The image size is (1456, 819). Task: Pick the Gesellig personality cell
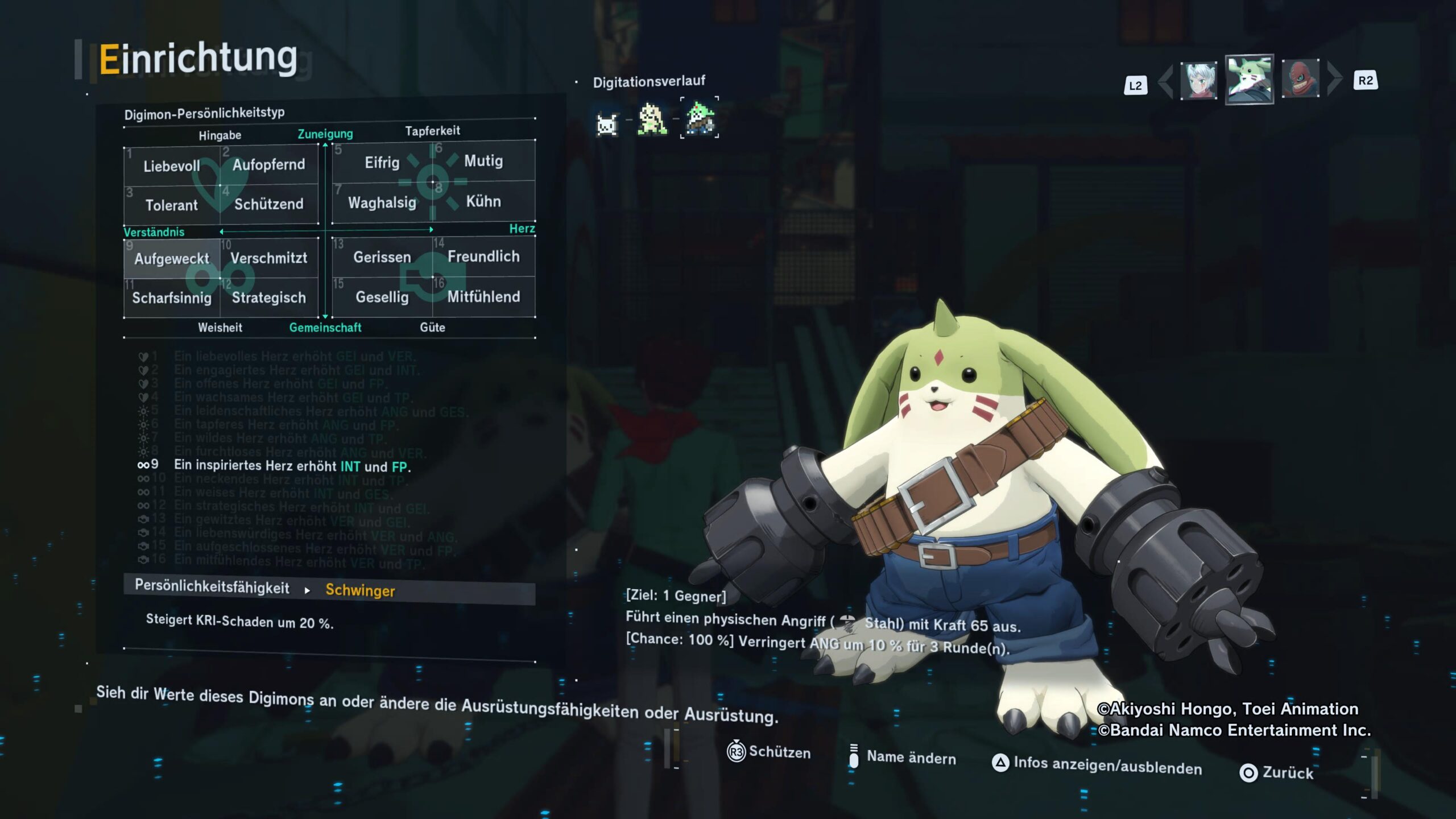tap(382, 297)
